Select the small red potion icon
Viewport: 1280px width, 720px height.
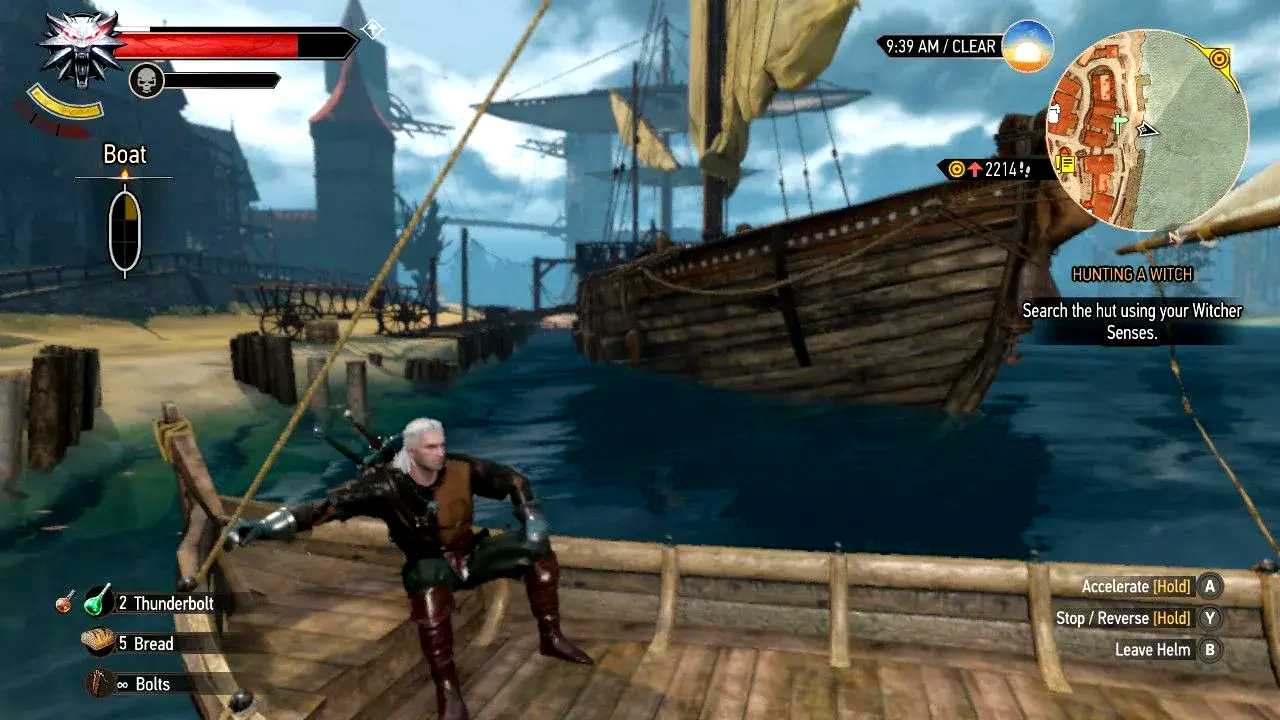click(x=65, y=602)
